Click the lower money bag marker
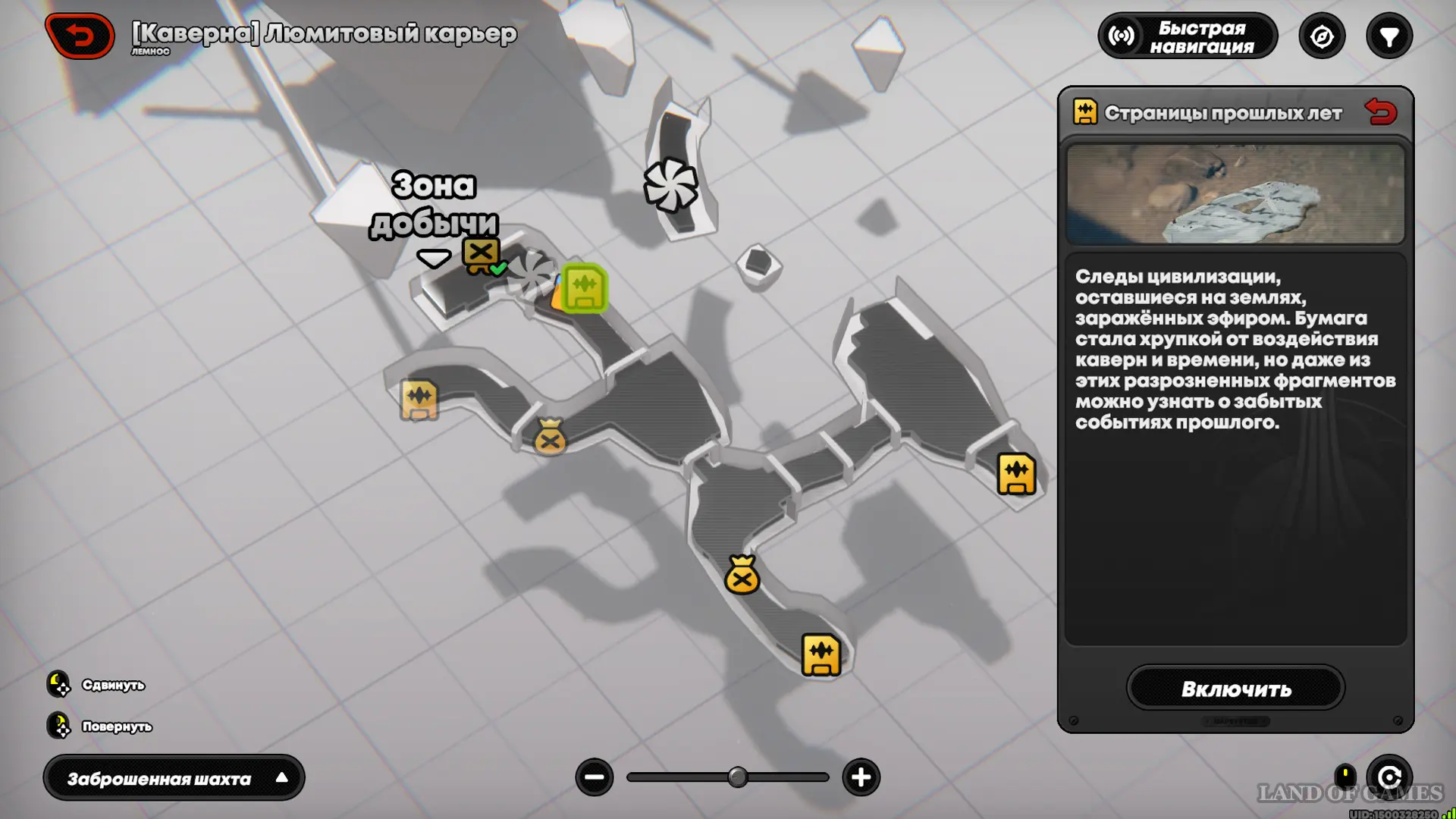 tap(742, 576)
